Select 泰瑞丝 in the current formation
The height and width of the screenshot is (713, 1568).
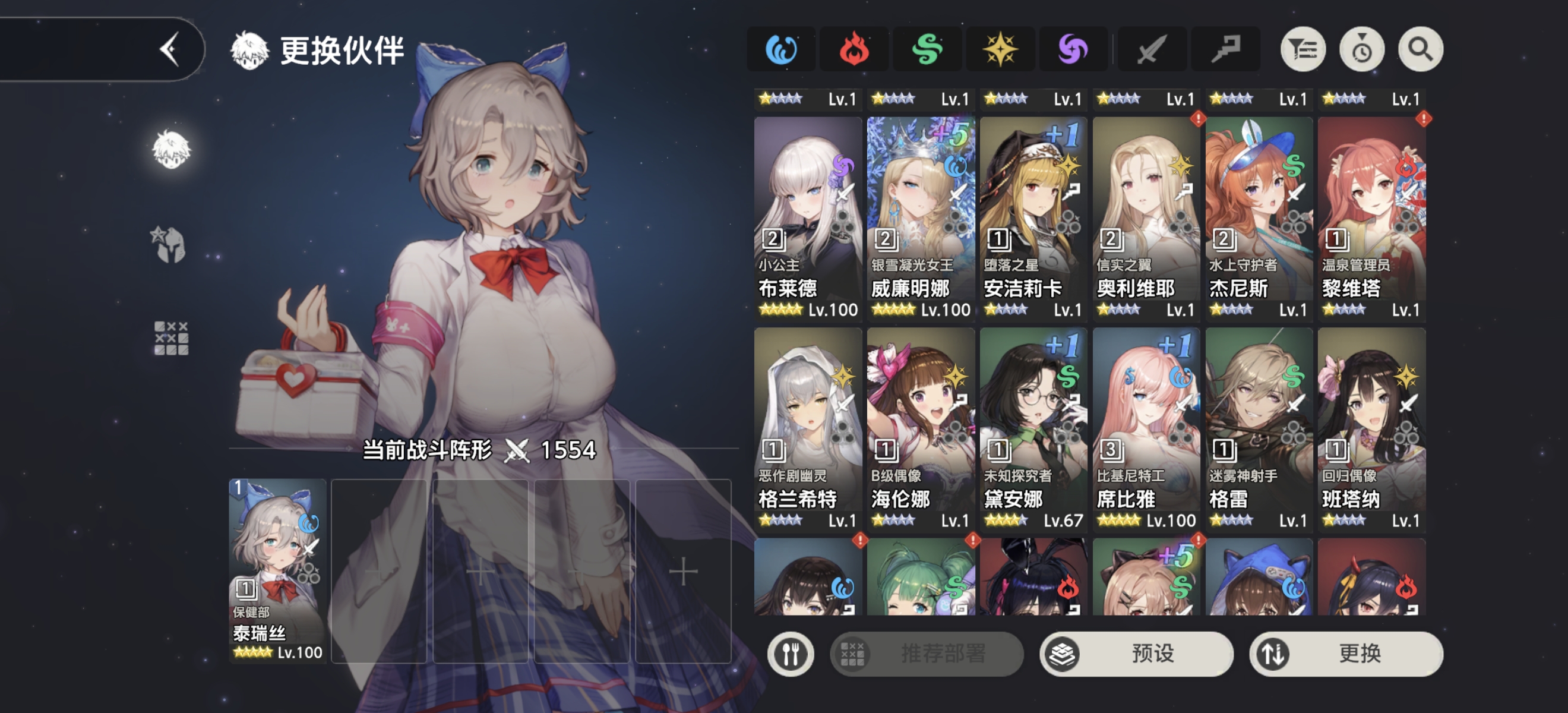click(x=277, y=570)
